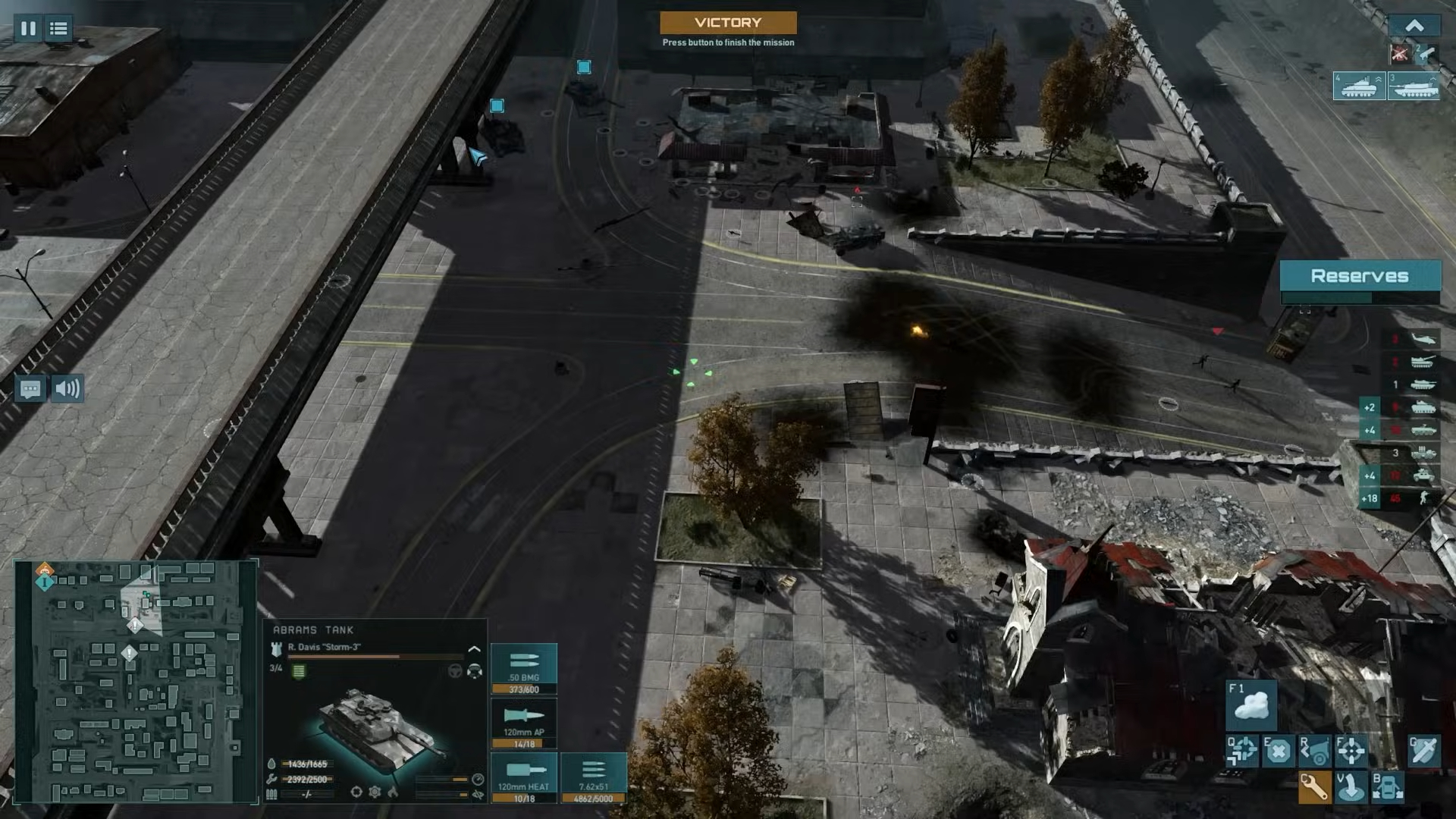This screenshot has height=819, width=1456.
Task: Choose the 120mm AP ammunition
Action: click(x=524, y=723)
